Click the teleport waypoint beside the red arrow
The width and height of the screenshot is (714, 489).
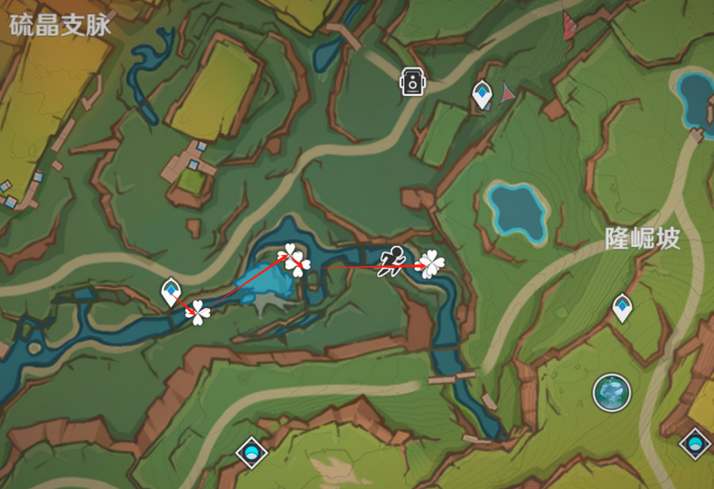(482, 95)
